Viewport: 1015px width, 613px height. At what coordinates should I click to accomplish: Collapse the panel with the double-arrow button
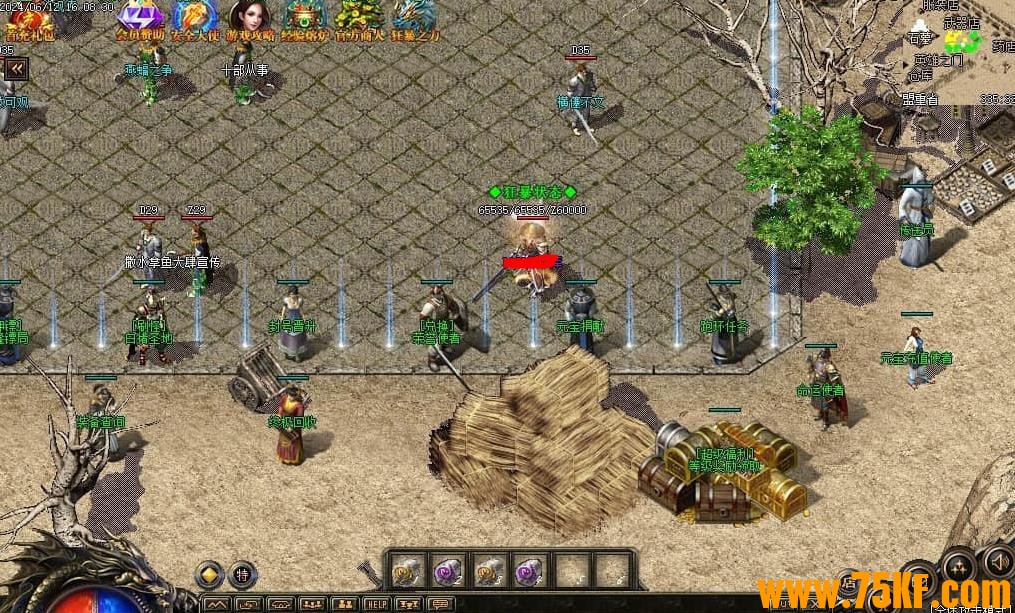tap(16, 68)
